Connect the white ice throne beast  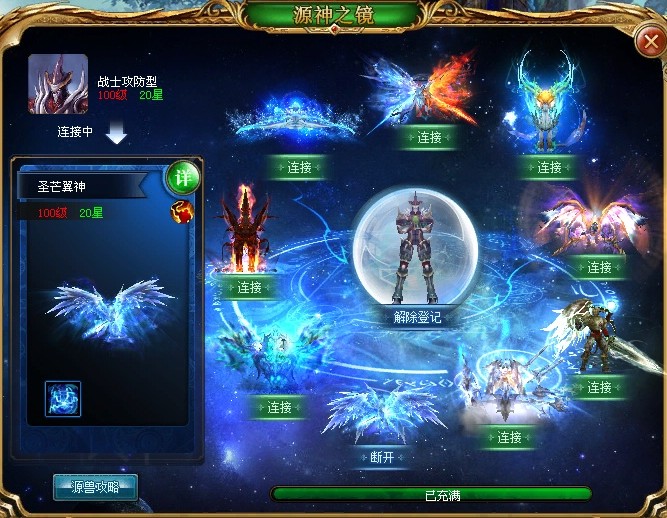[x=510, y=437]
